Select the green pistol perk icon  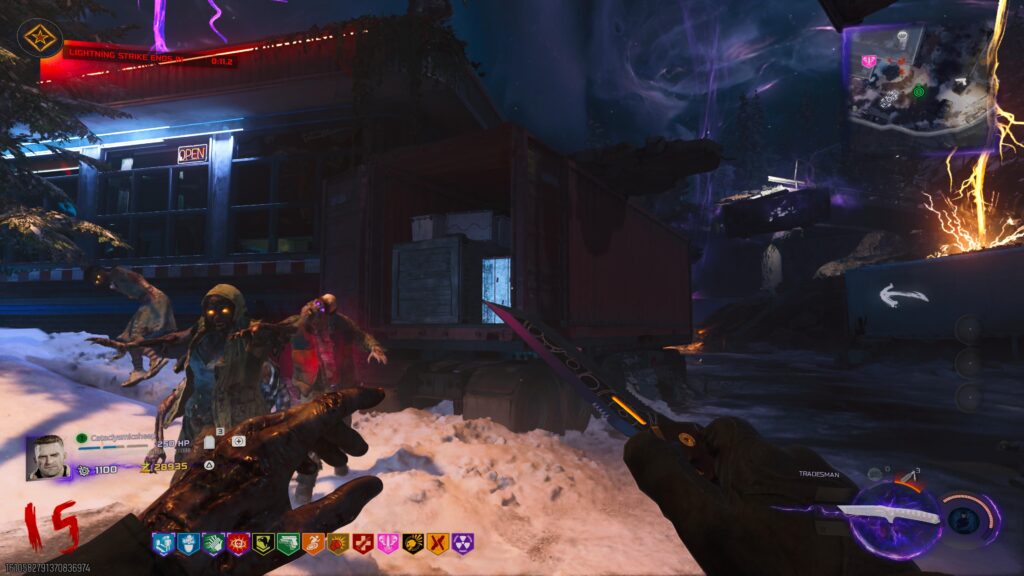(288, 544)
